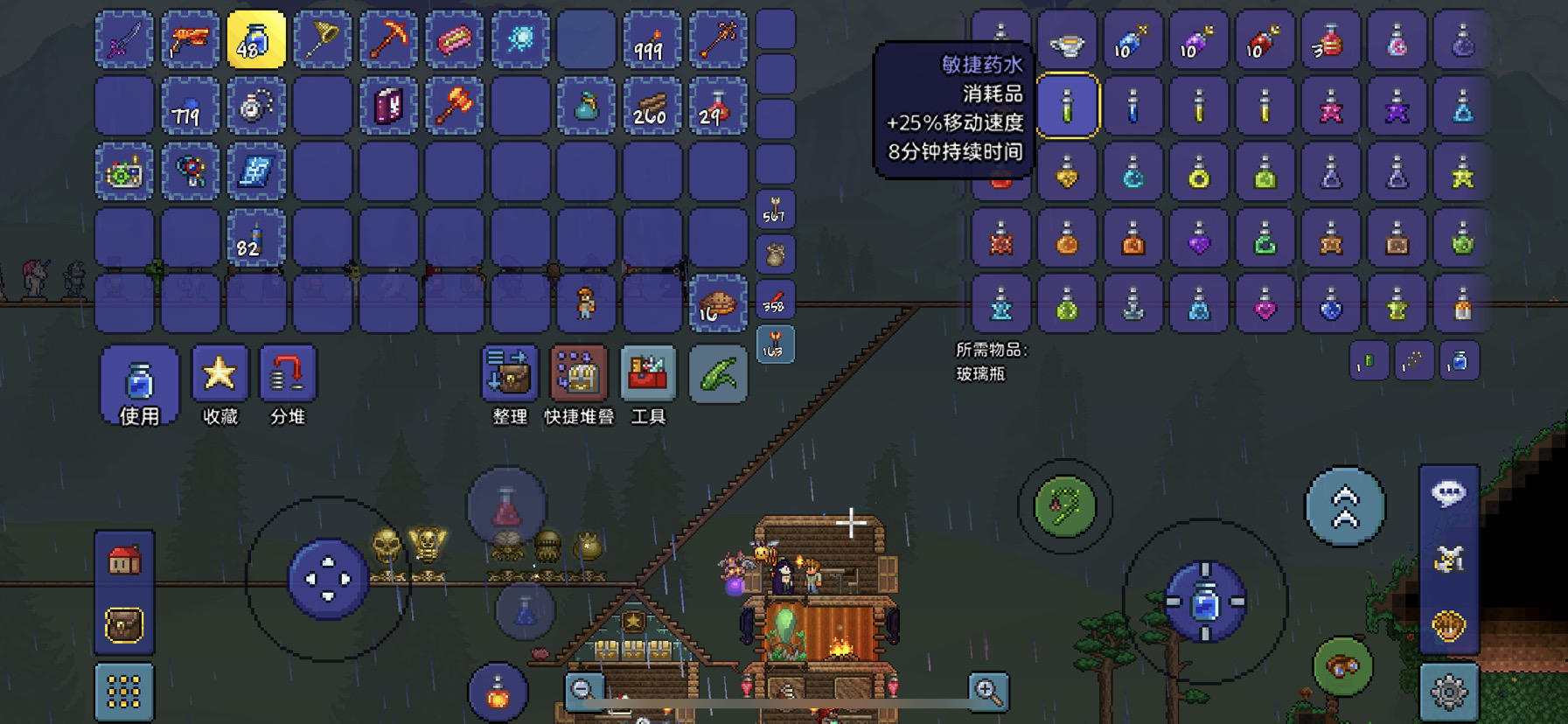
Task: Open the piggy bank chest icon
Action: click(x=122, y=623)
